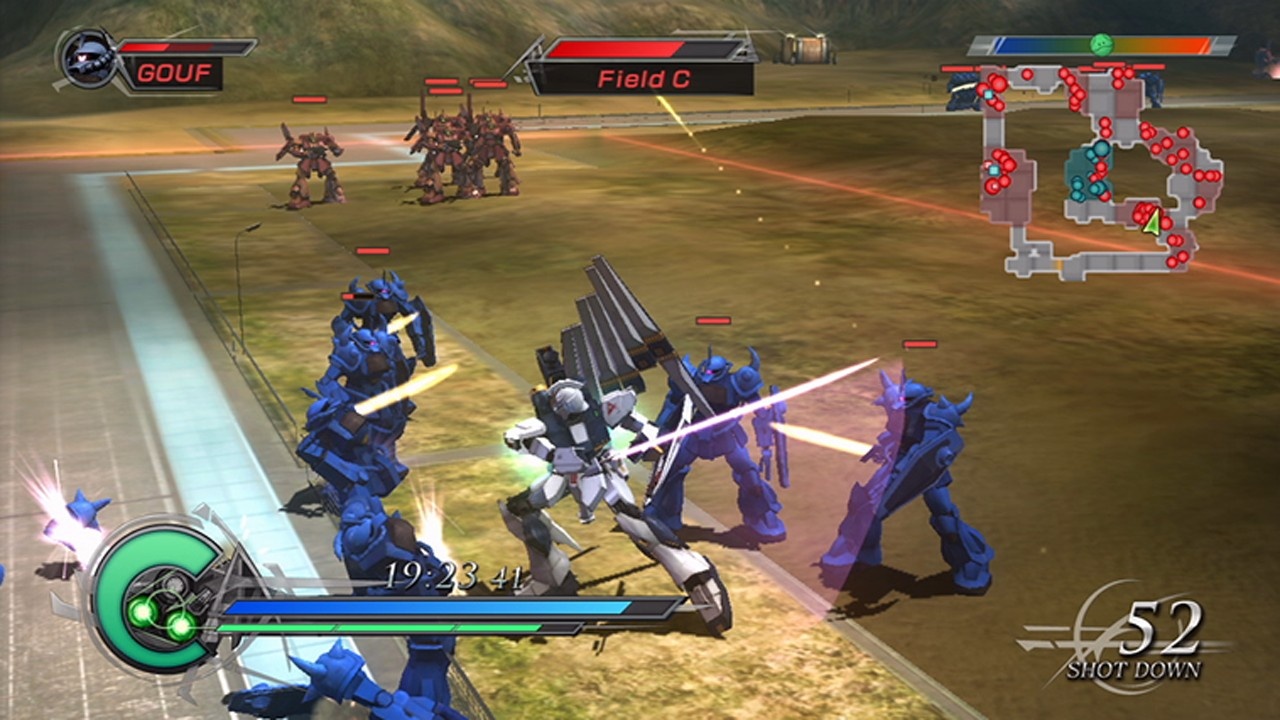The height and width of the screenshot is (720, 1280).
Task: Click the minimap panel at top right
Action: (1100, 170)
